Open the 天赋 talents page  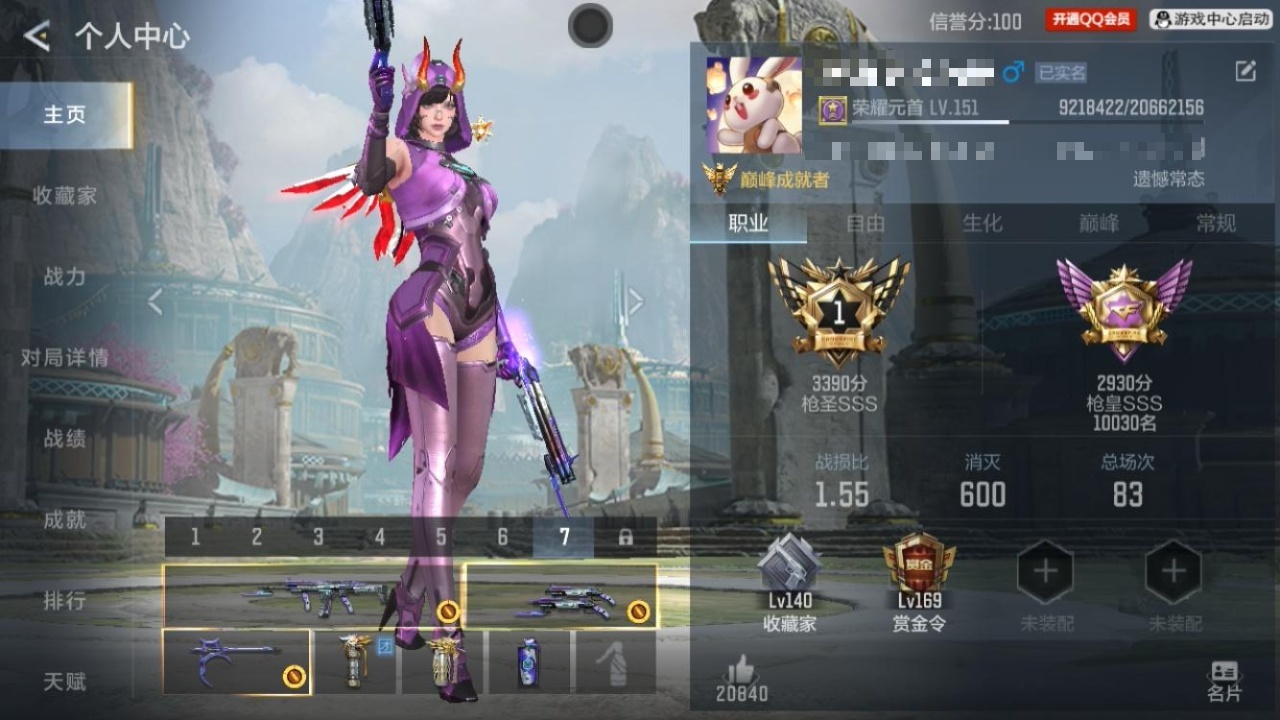pyautogui.click(x=65, y=682)
